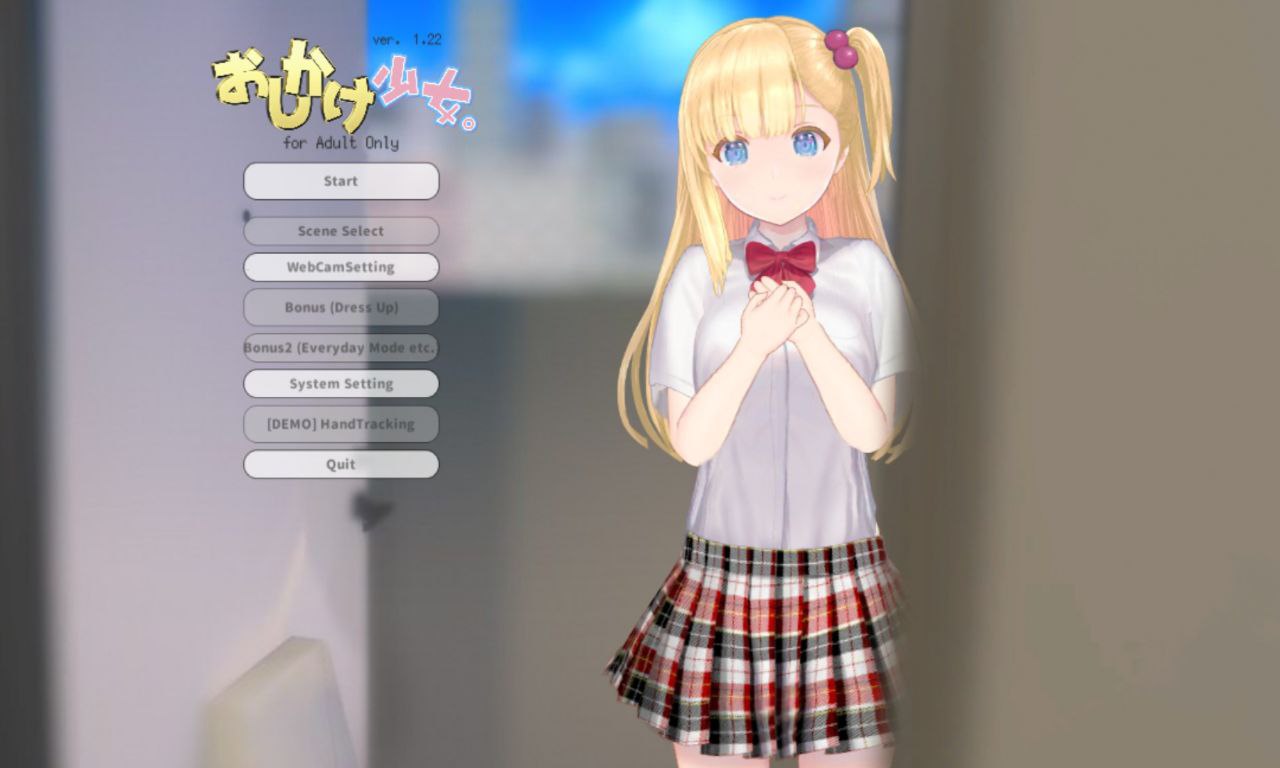Open System Setting

pyautogui.click(x=340, y=384)
